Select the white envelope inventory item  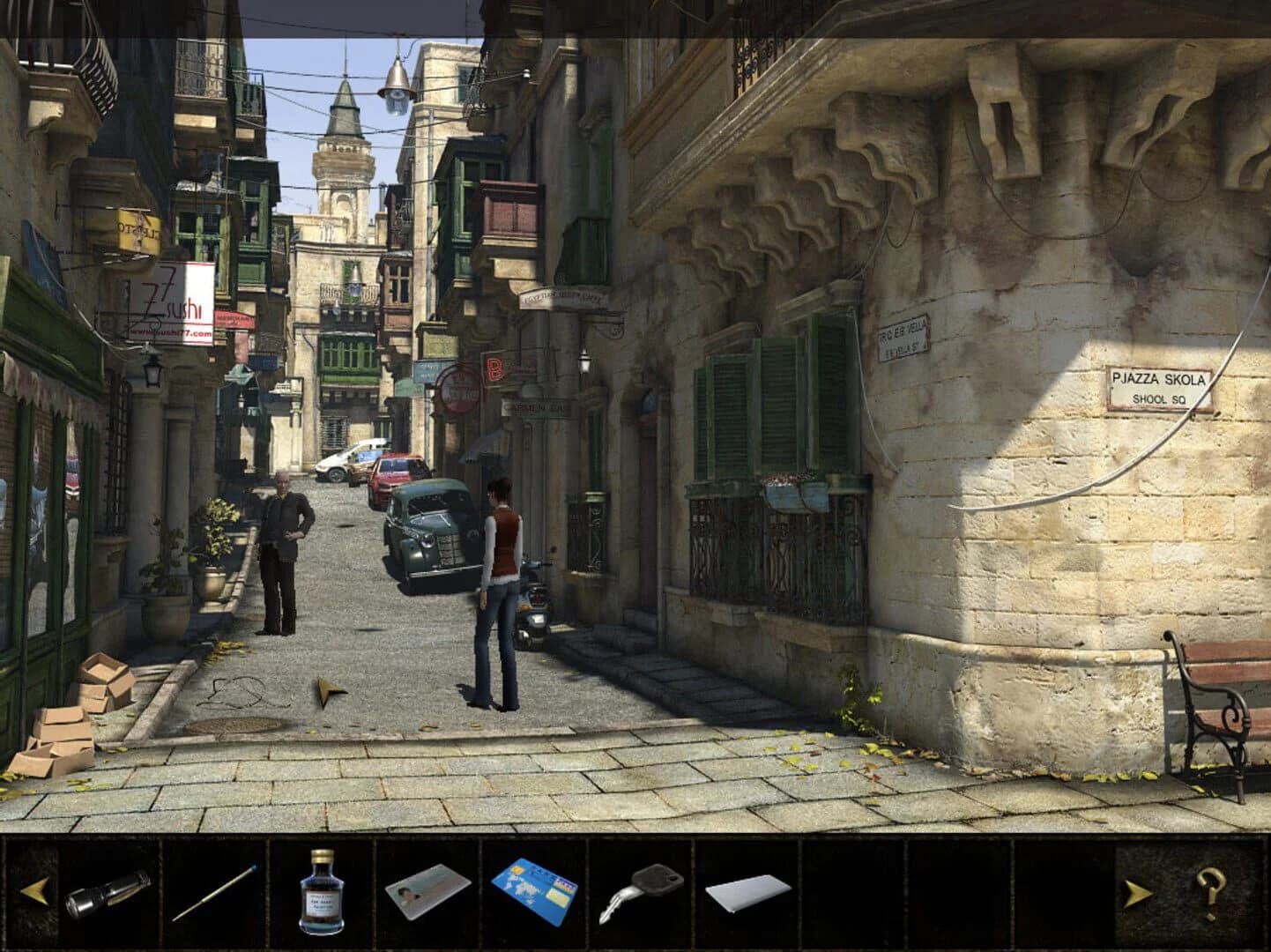point(748,893)
